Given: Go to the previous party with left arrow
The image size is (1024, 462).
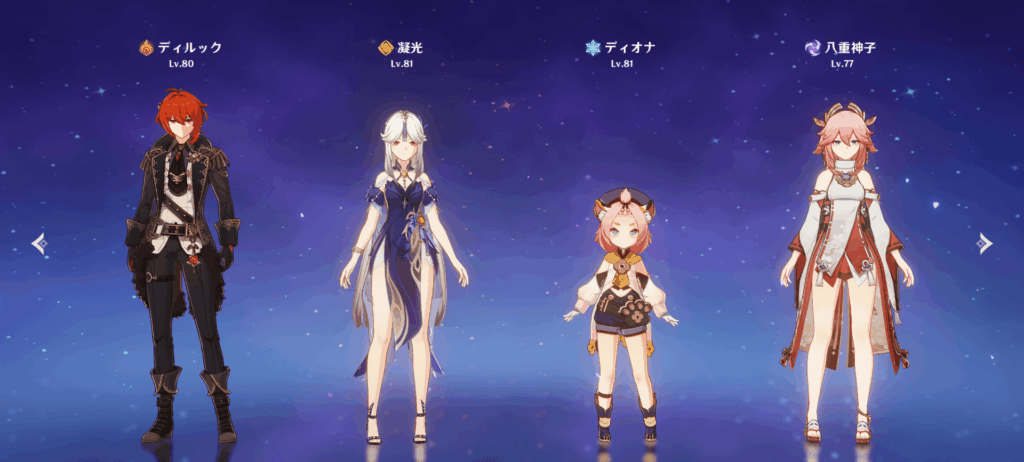Looking at the screenshot, I should 38,243.
